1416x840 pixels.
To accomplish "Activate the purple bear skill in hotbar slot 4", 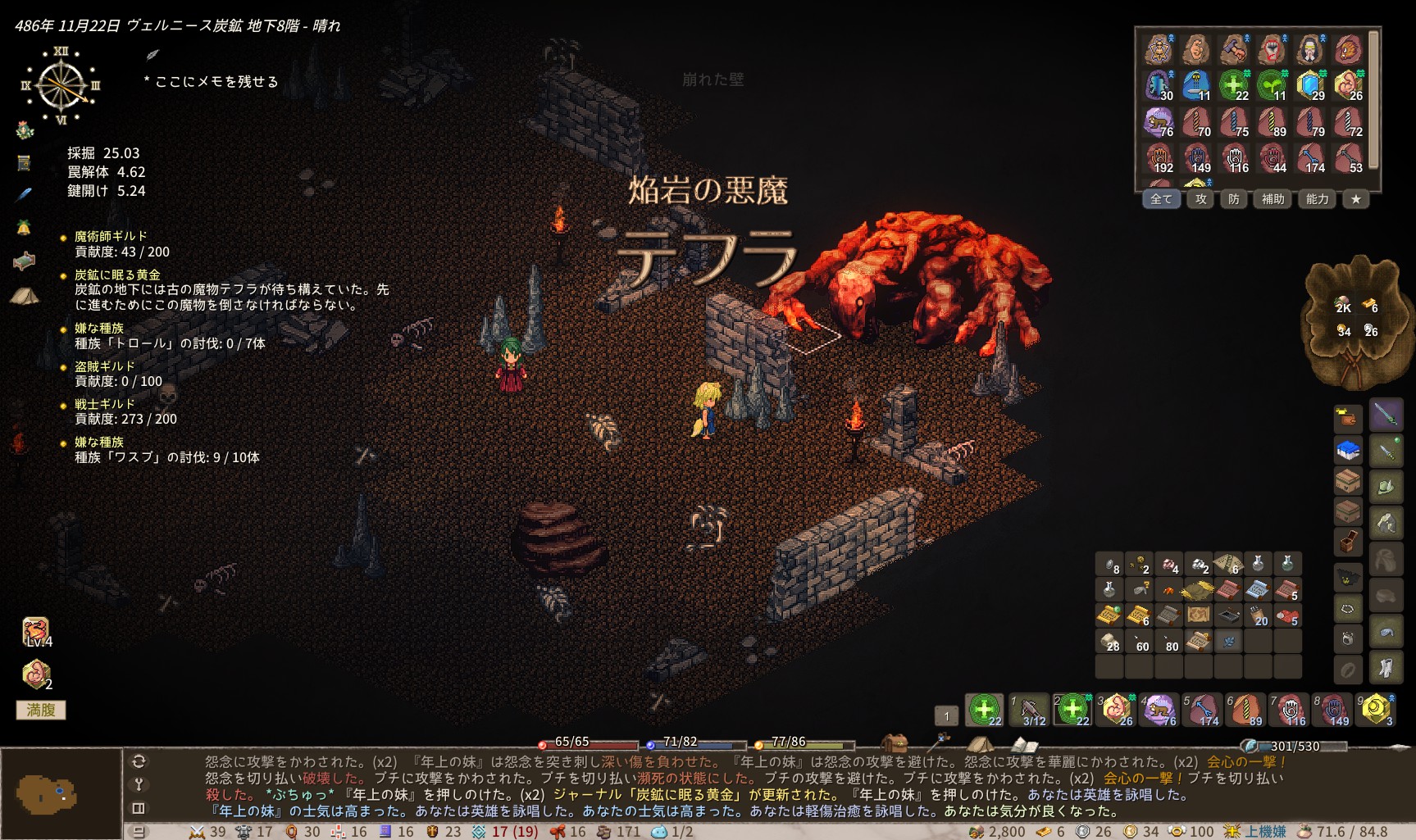I will pyautogui.click(x=1160, y=710).
